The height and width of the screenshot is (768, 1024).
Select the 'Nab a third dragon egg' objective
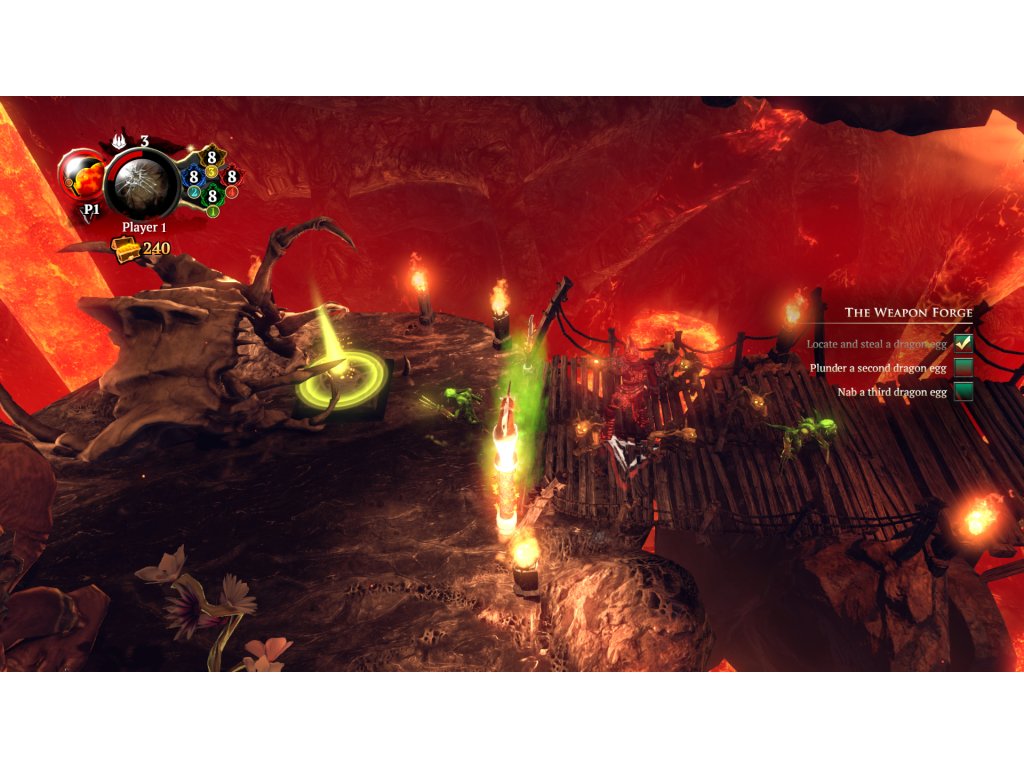click(x=891, y=392)
